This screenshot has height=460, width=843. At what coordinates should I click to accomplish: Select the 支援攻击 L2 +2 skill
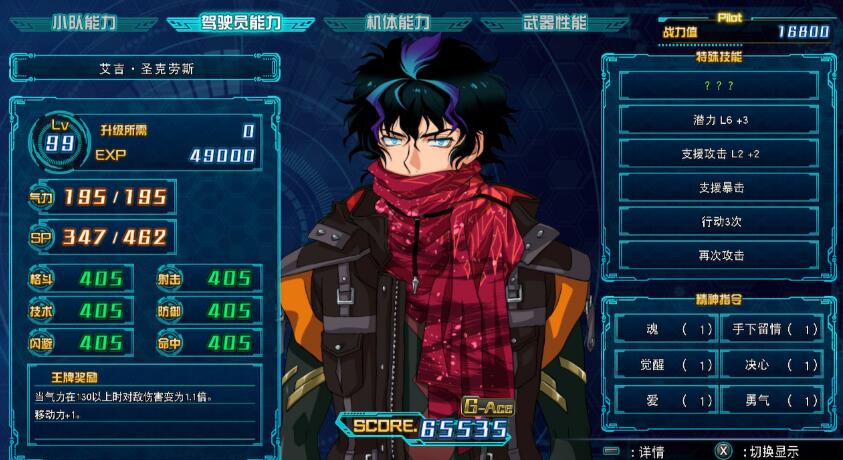point(719,153)
